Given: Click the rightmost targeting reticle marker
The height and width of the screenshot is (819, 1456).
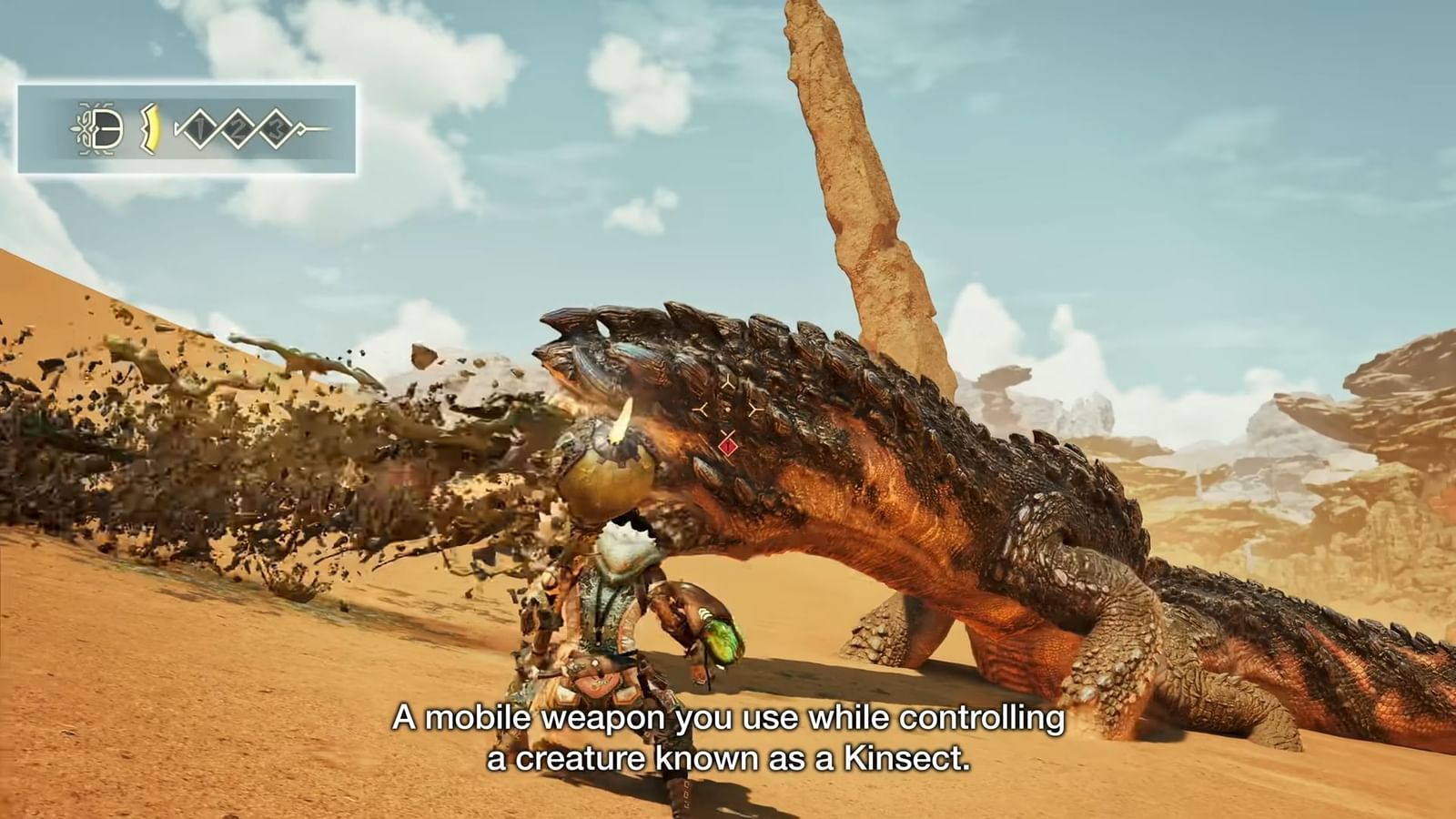Looking at the screenshot, I should coord(754,409).
